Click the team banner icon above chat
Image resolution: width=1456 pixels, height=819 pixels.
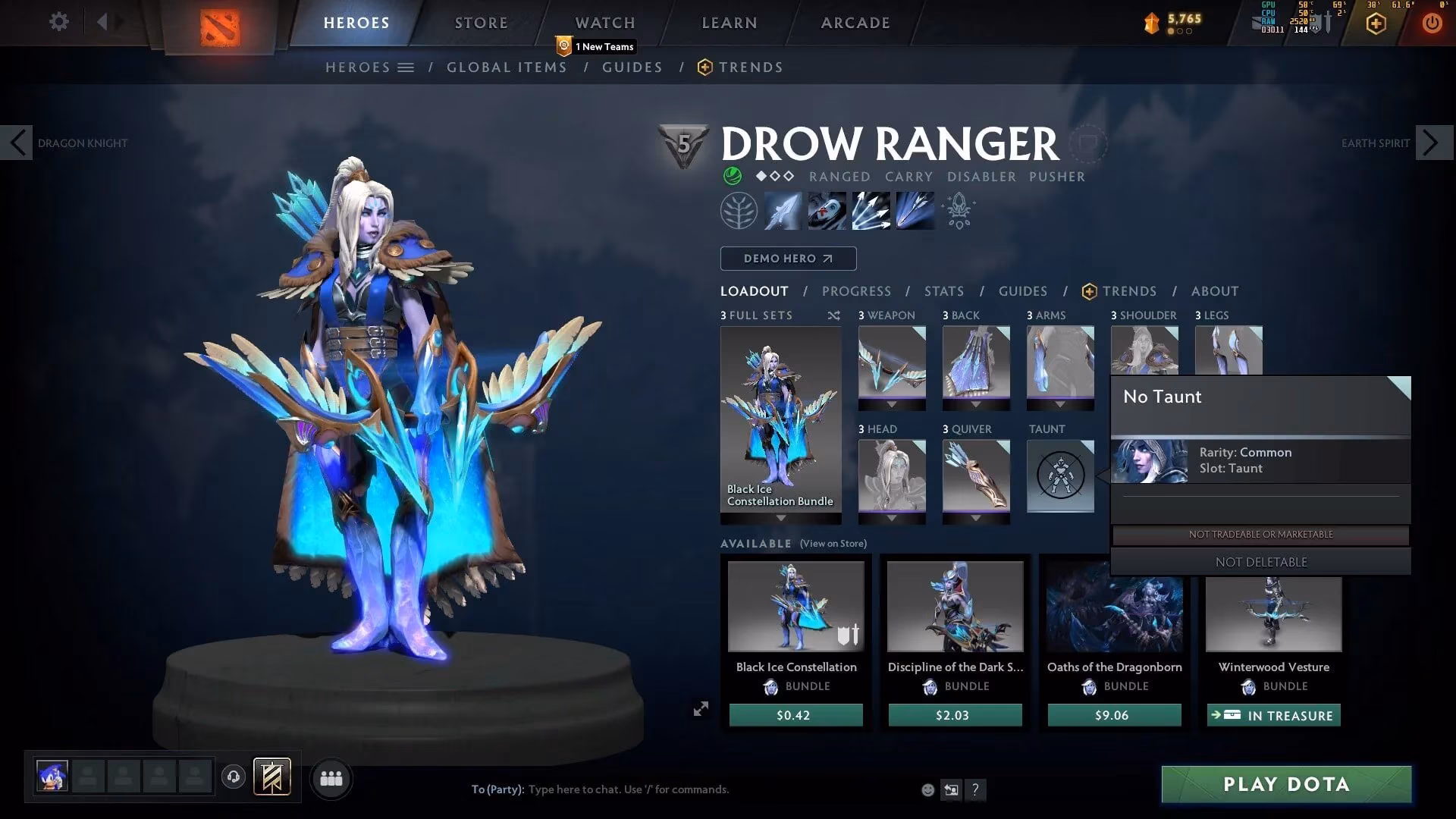(272, 777)
